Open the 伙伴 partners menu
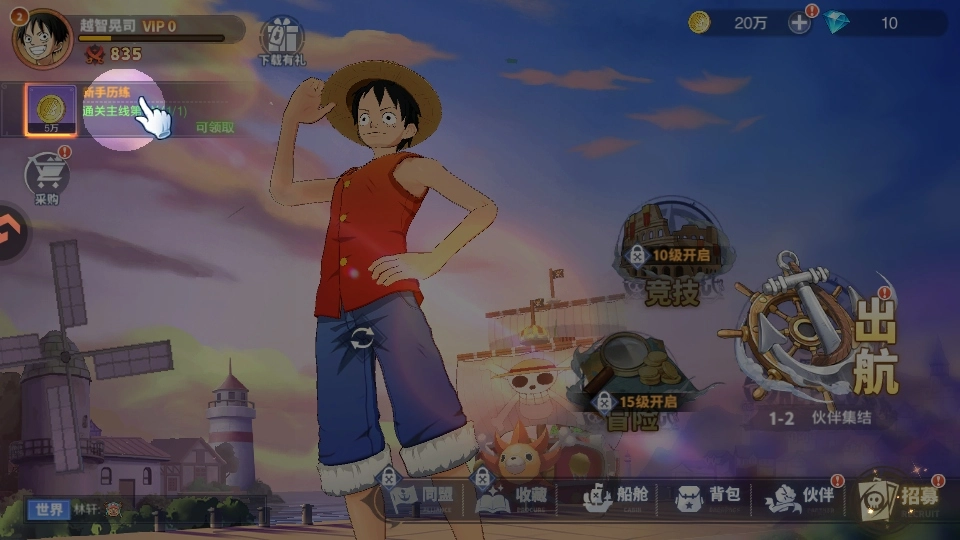This screenshot has width=960, height=540. coord(800,495)
